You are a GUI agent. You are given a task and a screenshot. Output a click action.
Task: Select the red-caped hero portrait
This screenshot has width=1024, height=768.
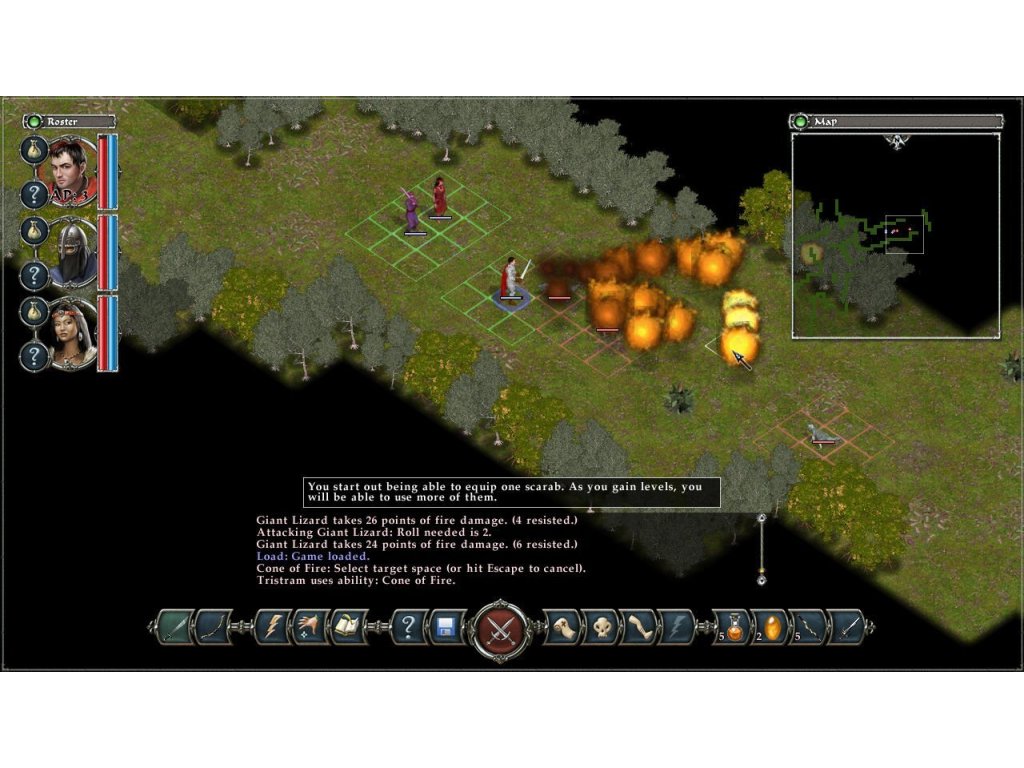pyautogui.click(x=73, y=169)
